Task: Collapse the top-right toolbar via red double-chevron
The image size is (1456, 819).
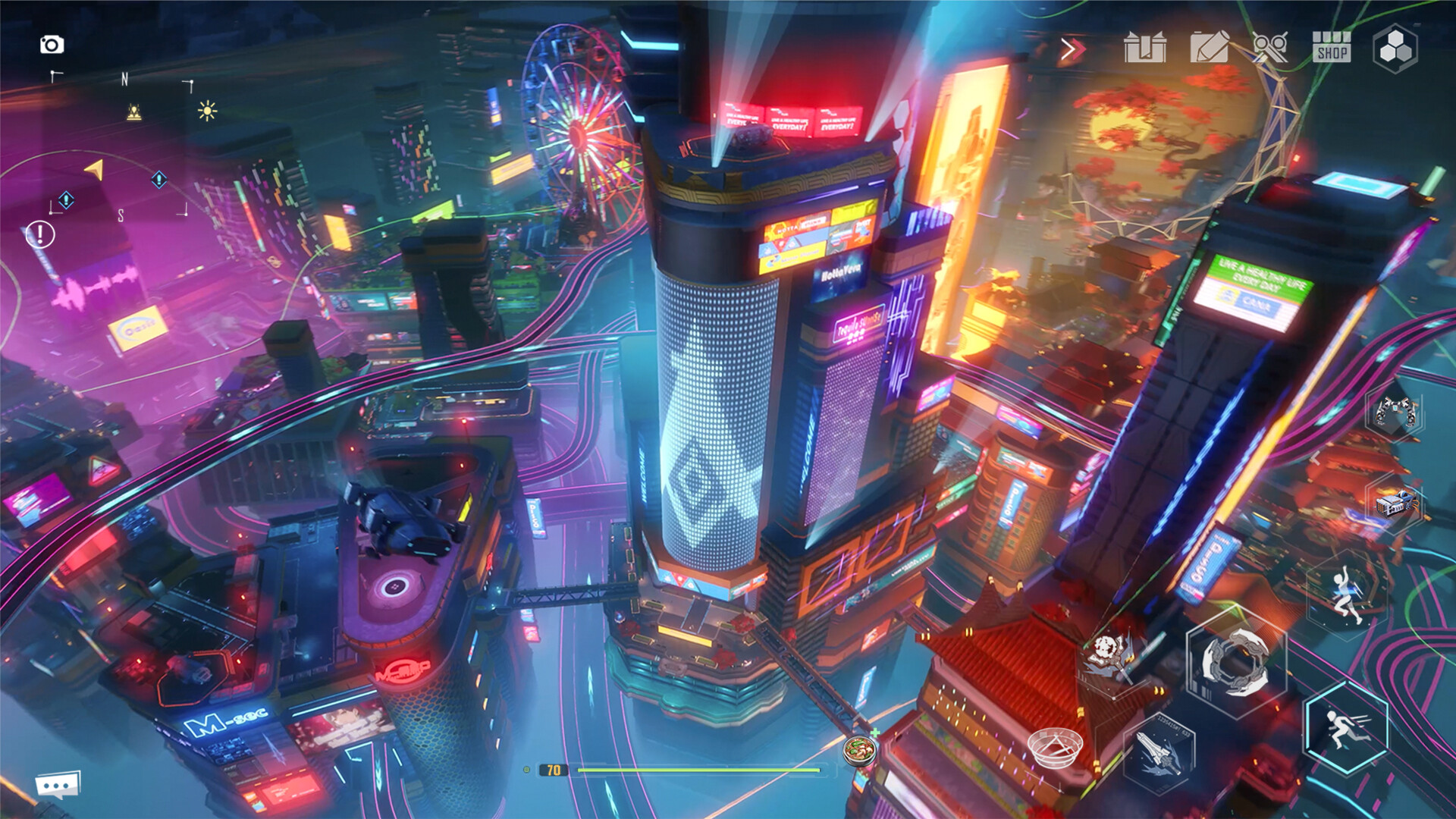Action: point(1072,49)
